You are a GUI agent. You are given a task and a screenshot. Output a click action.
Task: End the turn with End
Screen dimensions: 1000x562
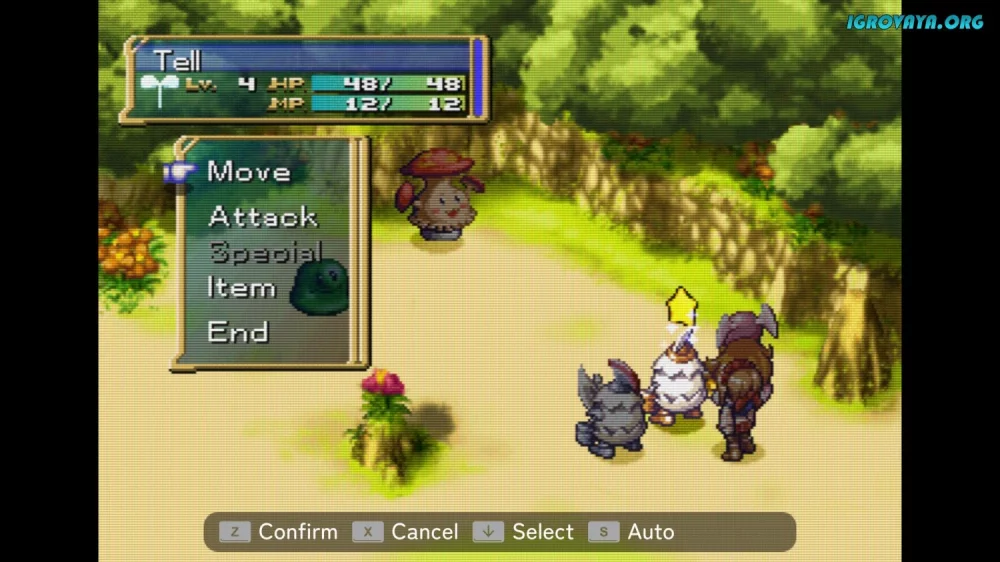coord(237,332)
